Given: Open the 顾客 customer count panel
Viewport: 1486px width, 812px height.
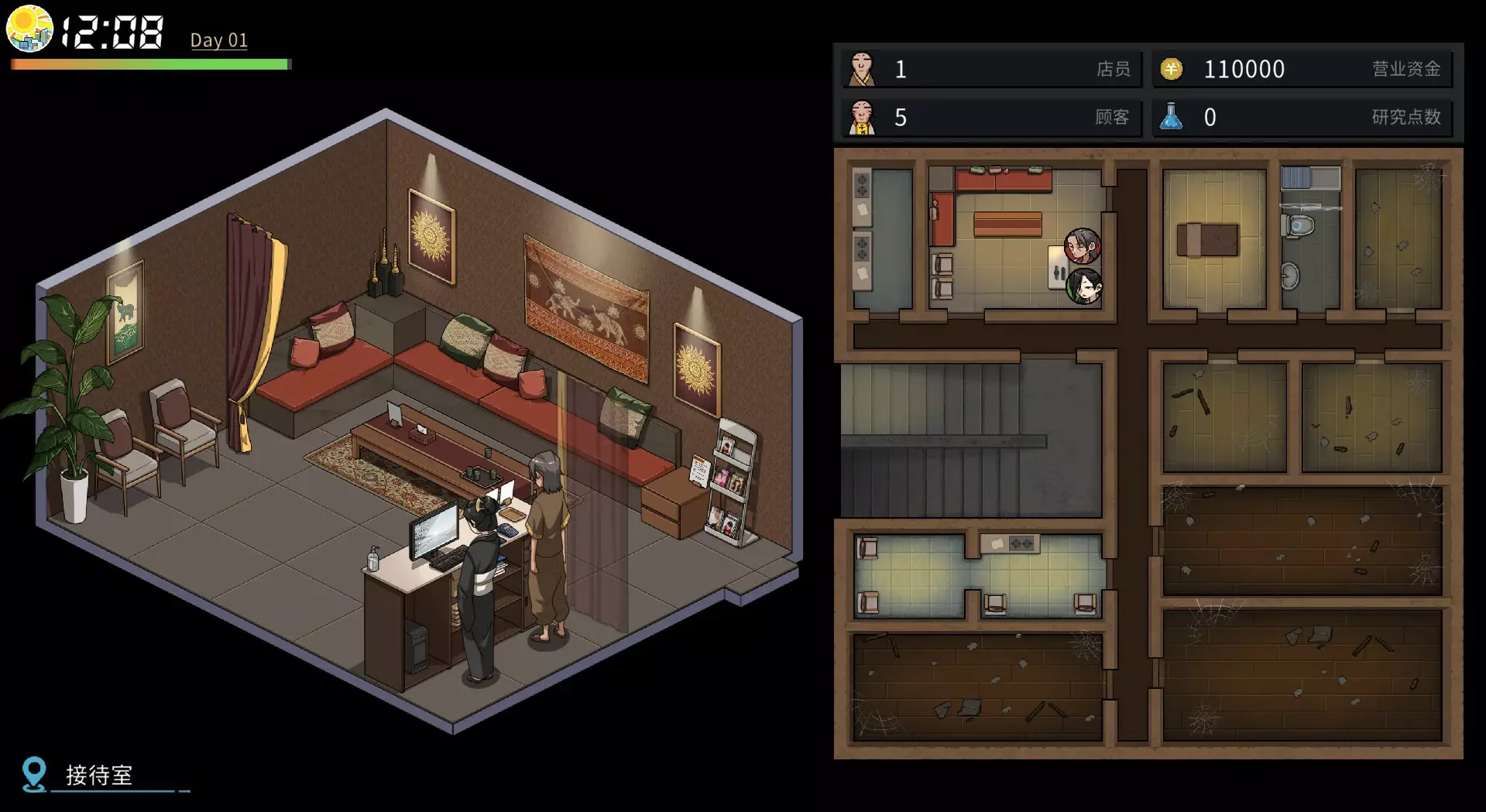Looking at the screenshot, I should click(991, 118).
